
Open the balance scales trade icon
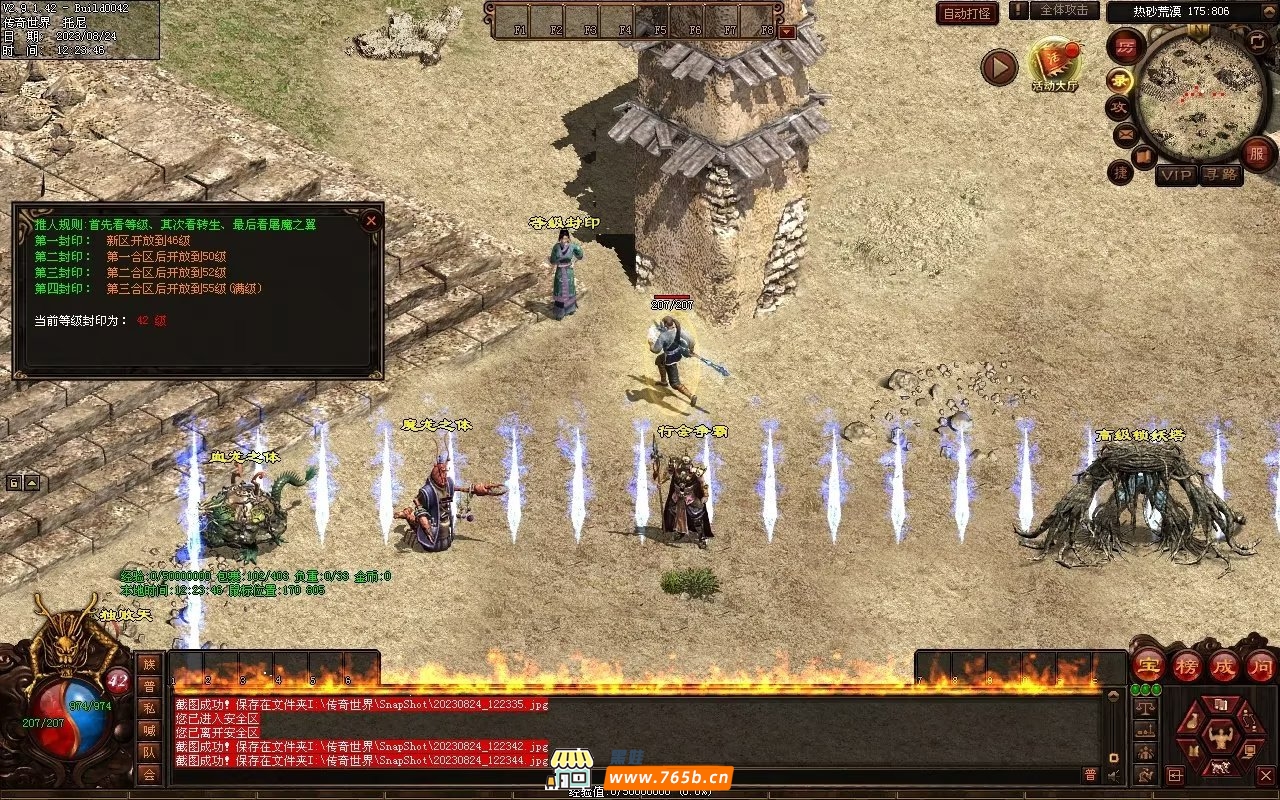coord(1145,707)
